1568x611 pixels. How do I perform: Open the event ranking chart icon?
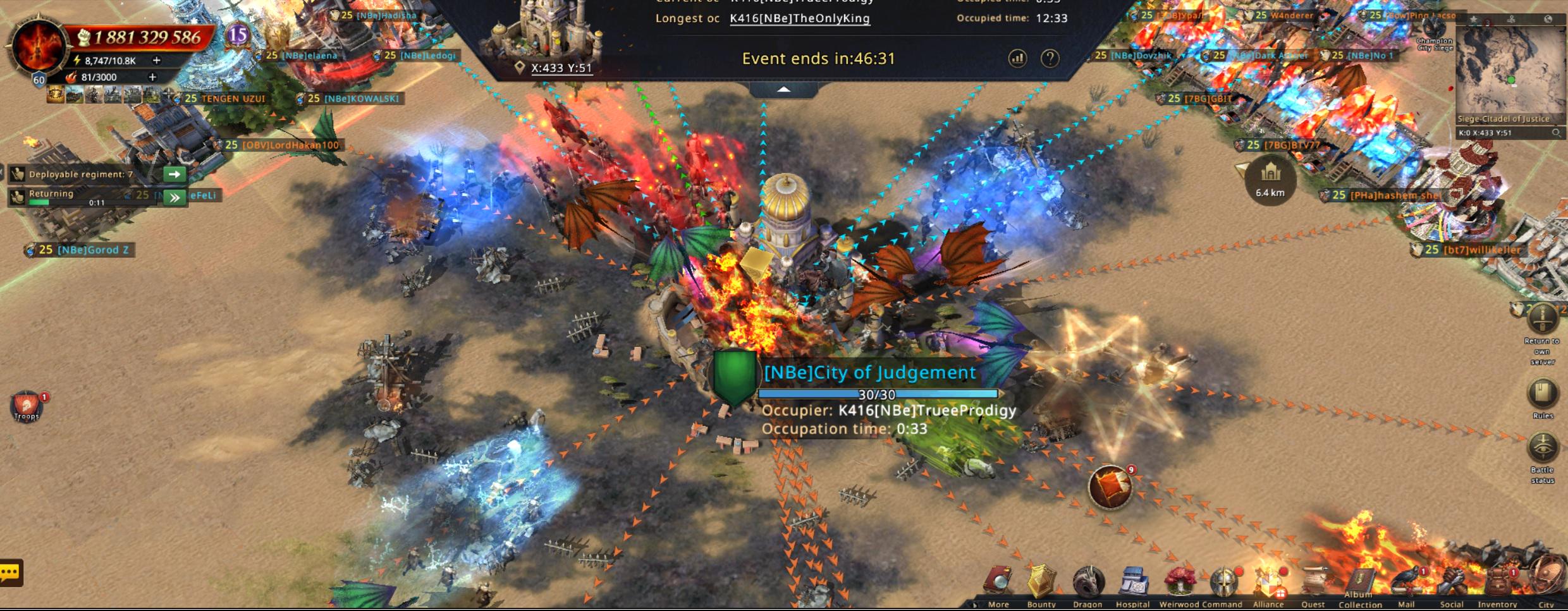pos(1017,59)
